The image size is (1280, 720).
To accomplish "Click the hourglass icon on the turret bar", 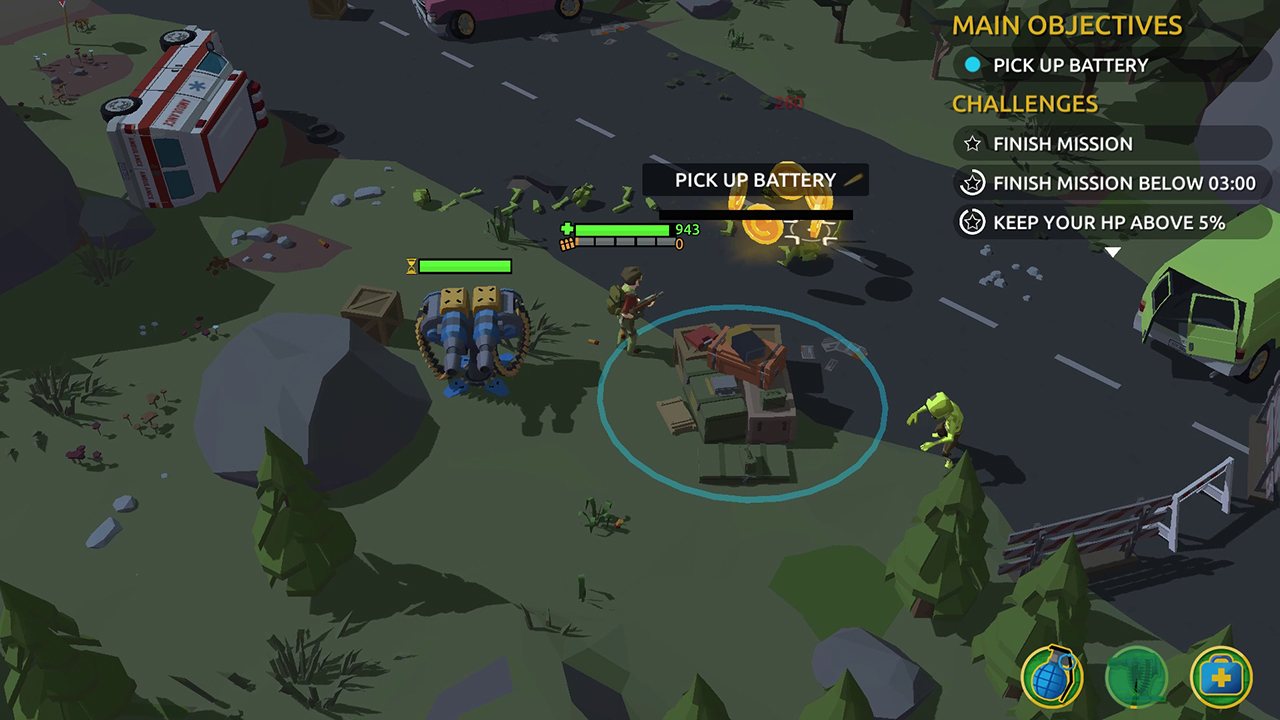I will point(412,266).
